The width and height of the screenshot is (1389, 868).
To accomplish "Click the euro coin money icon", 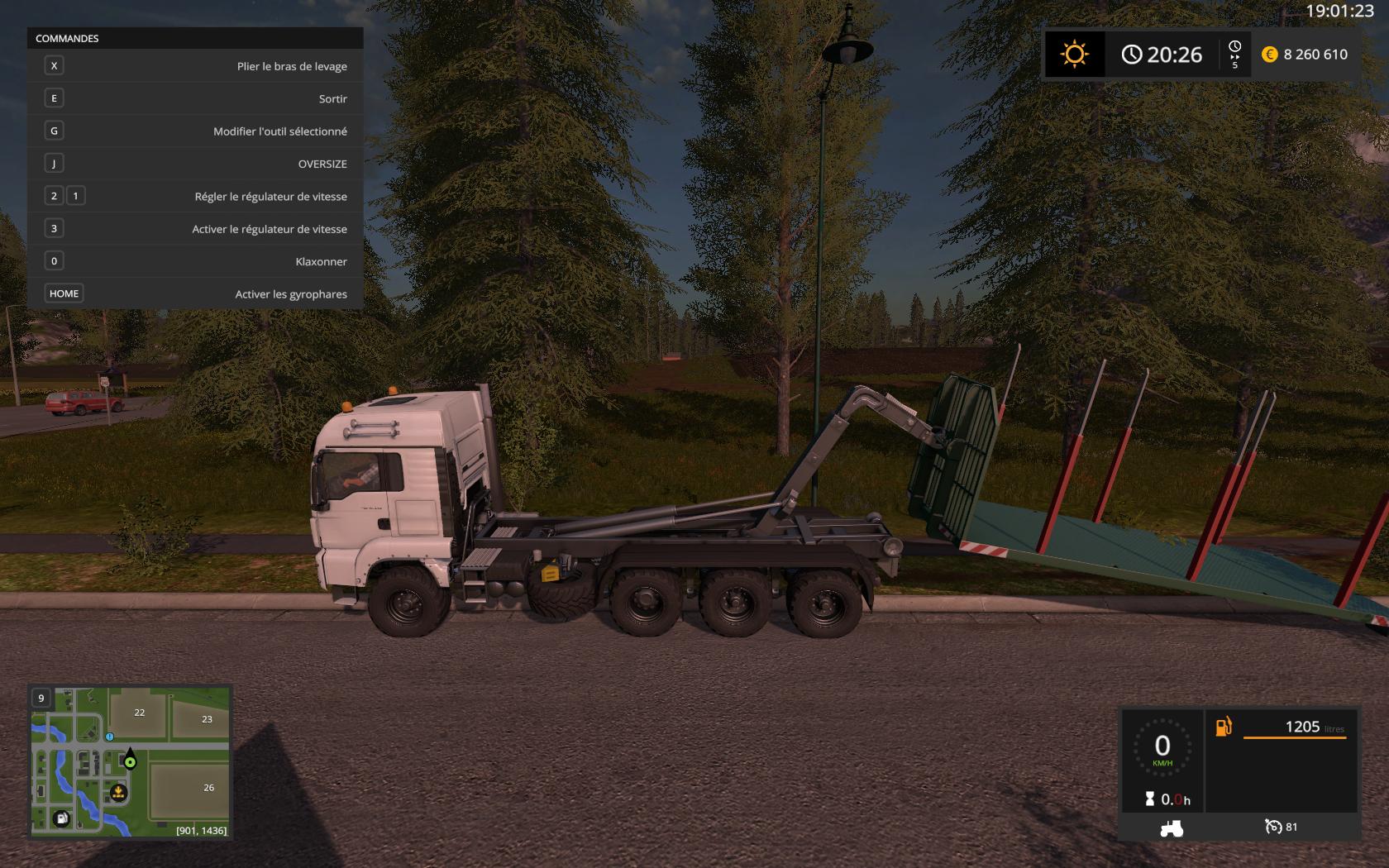I will tap(1269, 55).
